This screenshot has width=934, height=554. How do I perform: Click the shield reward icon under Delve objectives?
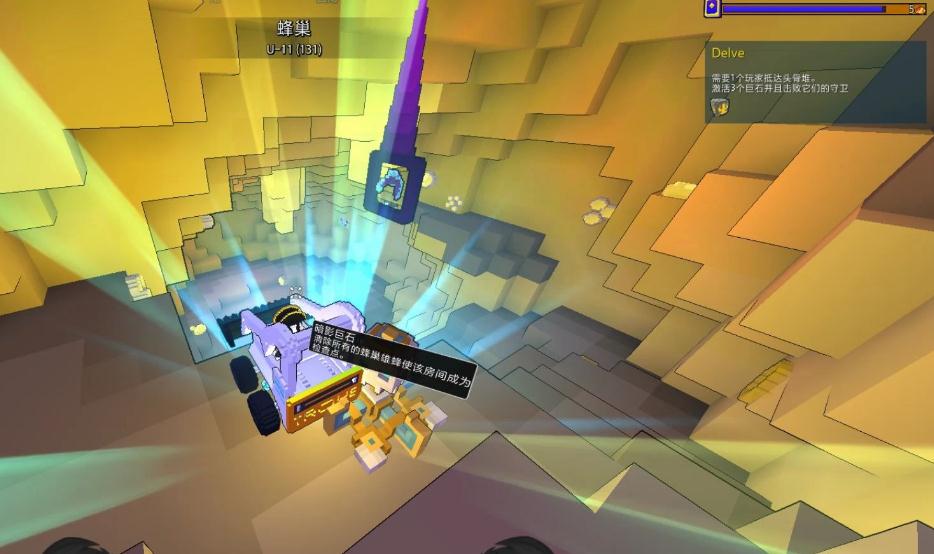pyautogui.click(x=720, y=106)
